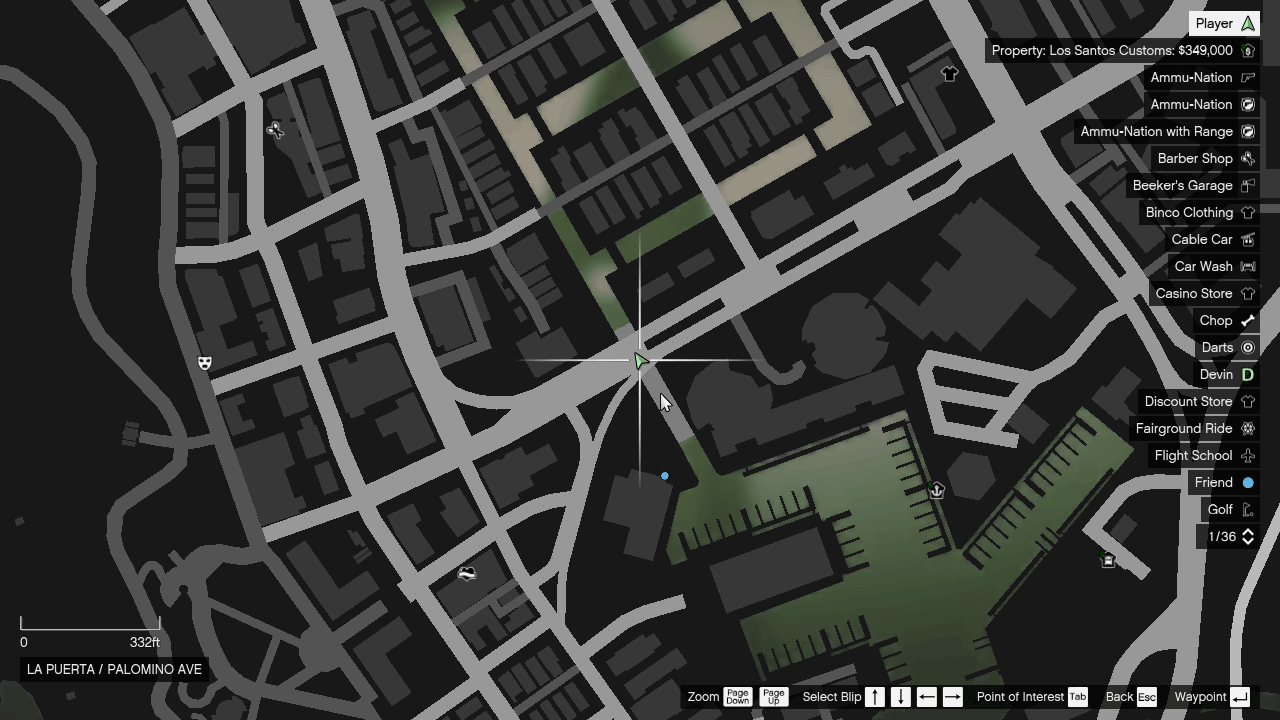Click the Back Esc button
The height and width of the screenshot is (720, 1280).
[x=1145, y=697]
